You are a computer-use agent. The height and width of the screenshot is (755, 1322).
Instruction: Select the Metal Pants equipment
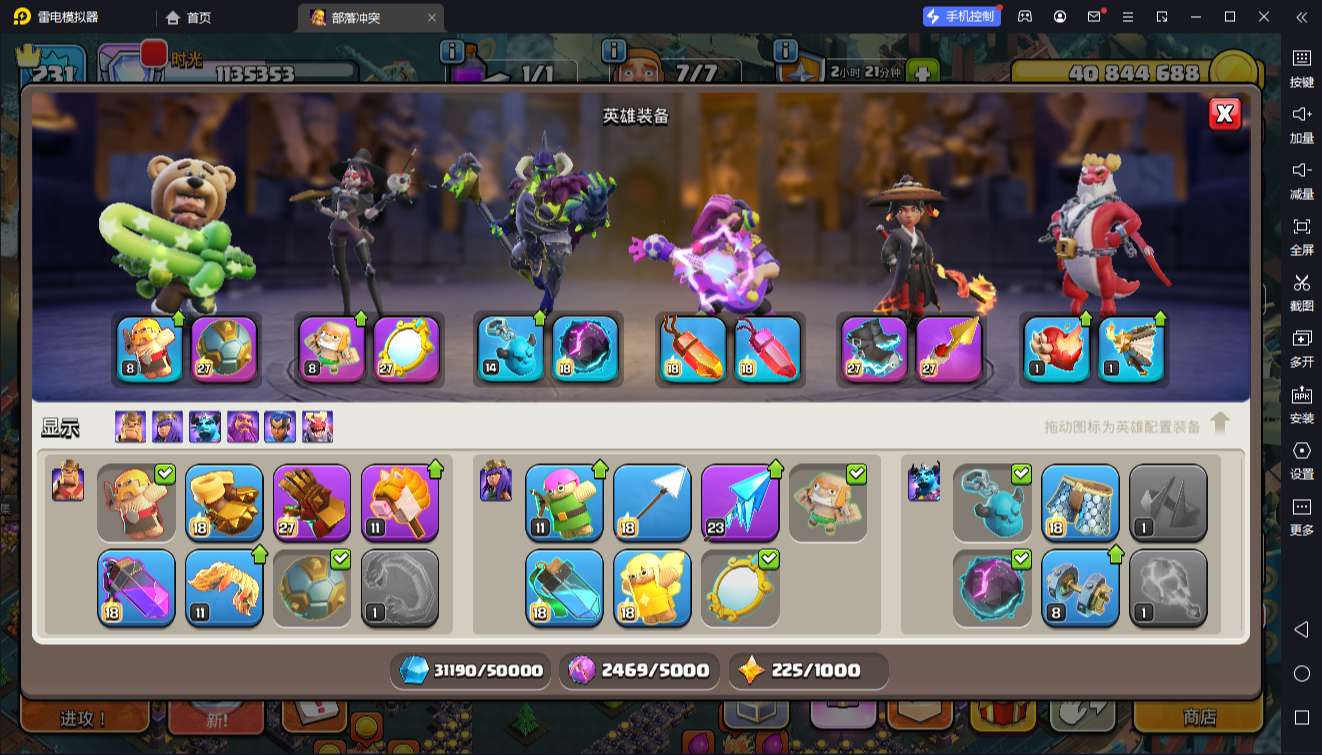click(1080, 502)
